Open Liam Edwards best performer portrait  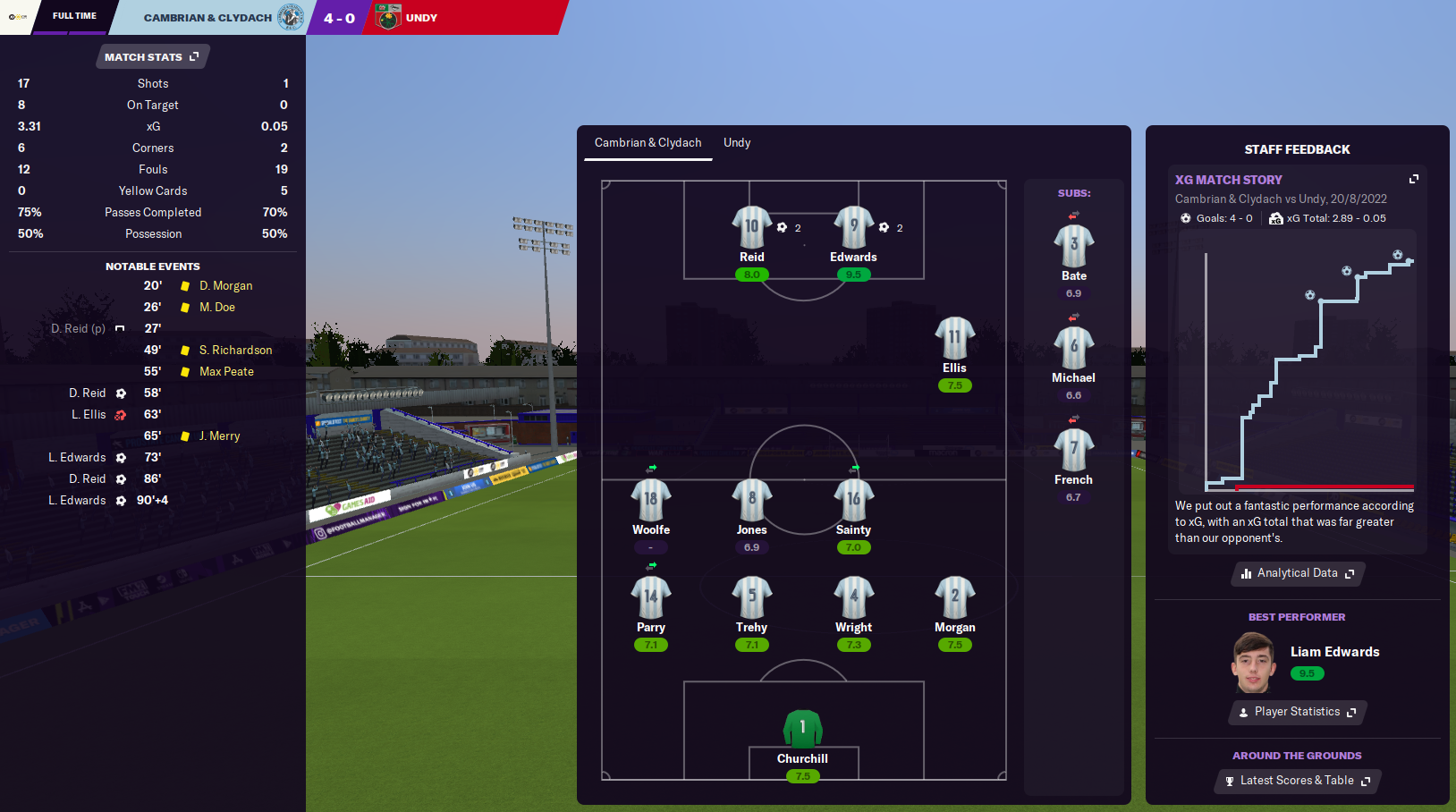click(1253, 663)
